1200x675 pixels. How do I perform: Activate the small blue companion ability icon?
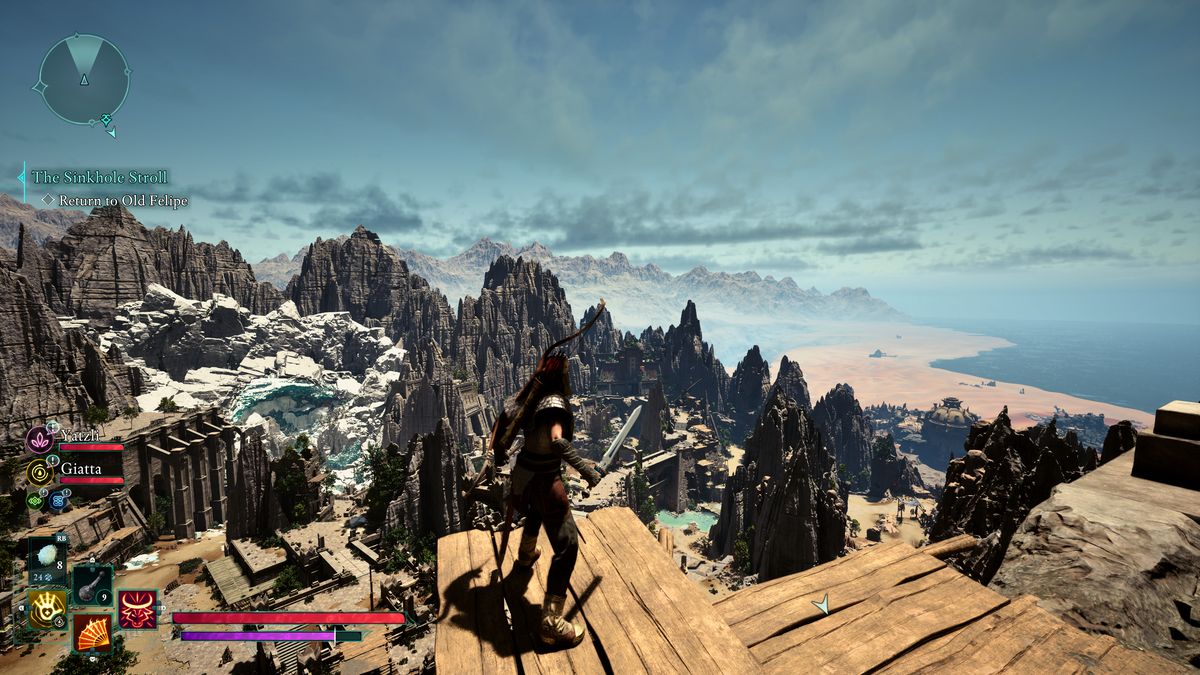pyautogui.click(x=56, y=499)
